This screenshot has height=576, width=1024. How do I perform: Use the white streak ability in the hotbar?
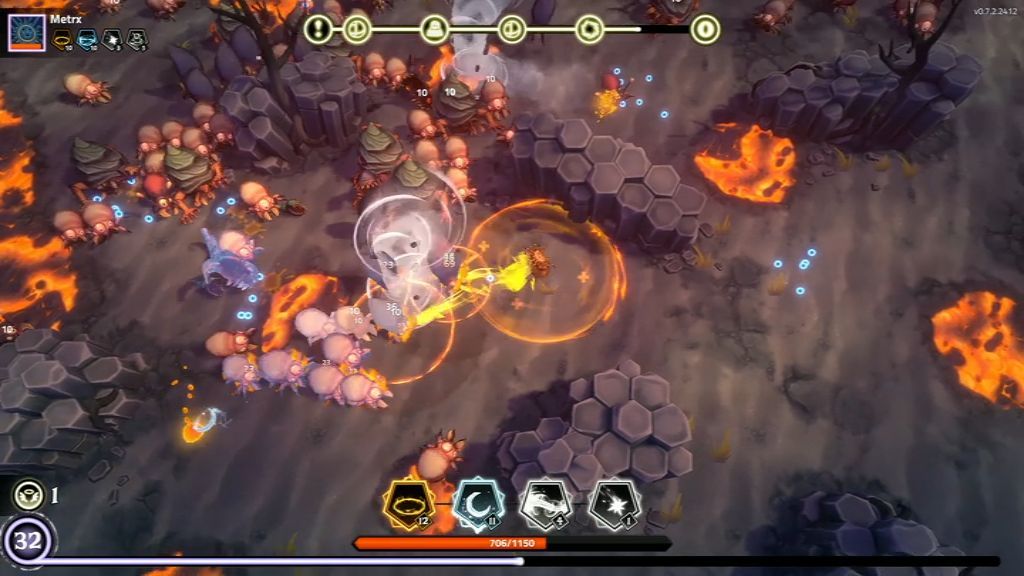click(x=545, y=503)
